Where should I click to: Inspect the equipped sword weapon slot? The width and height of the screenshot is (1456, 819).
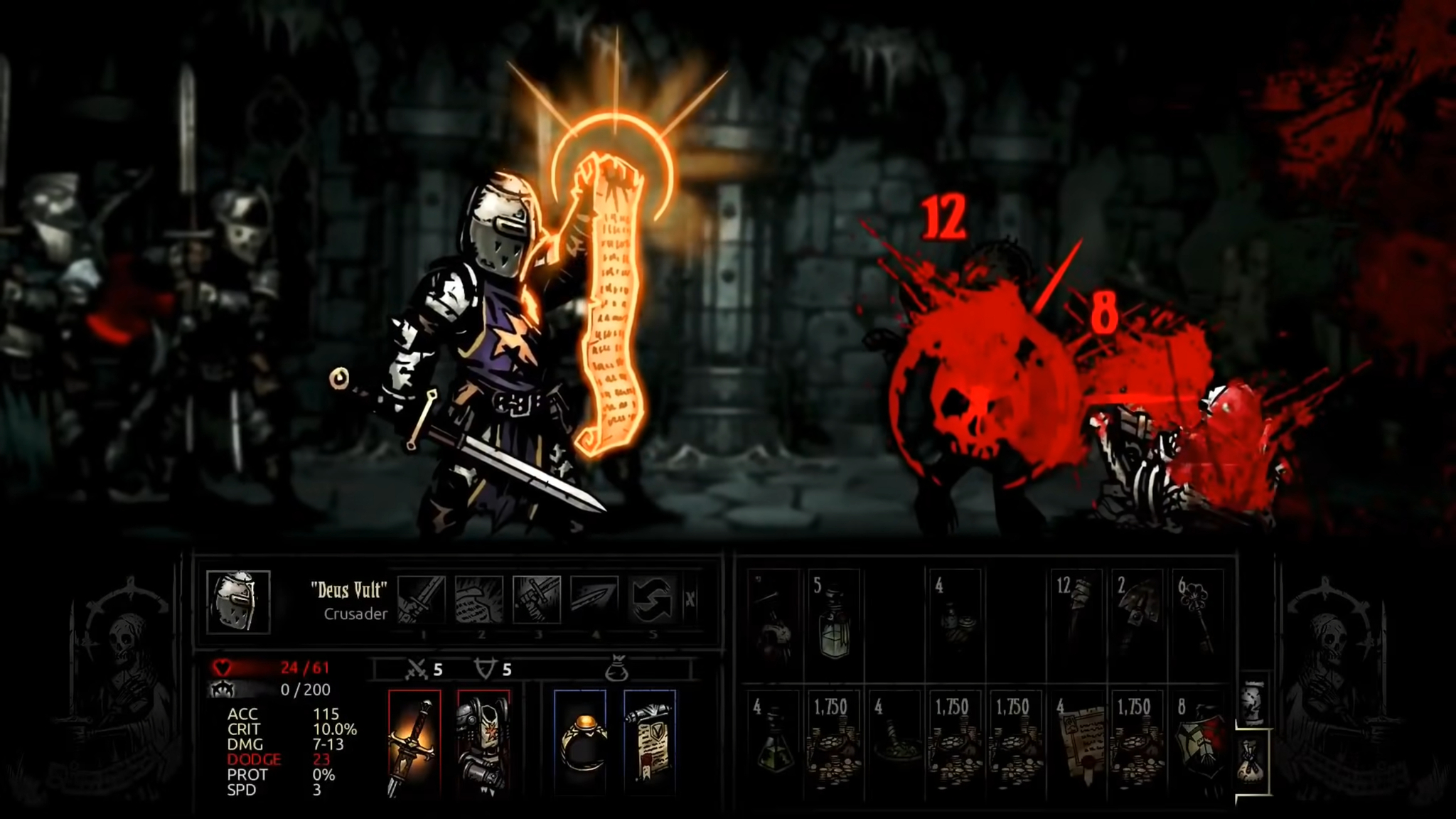point(414,744)
